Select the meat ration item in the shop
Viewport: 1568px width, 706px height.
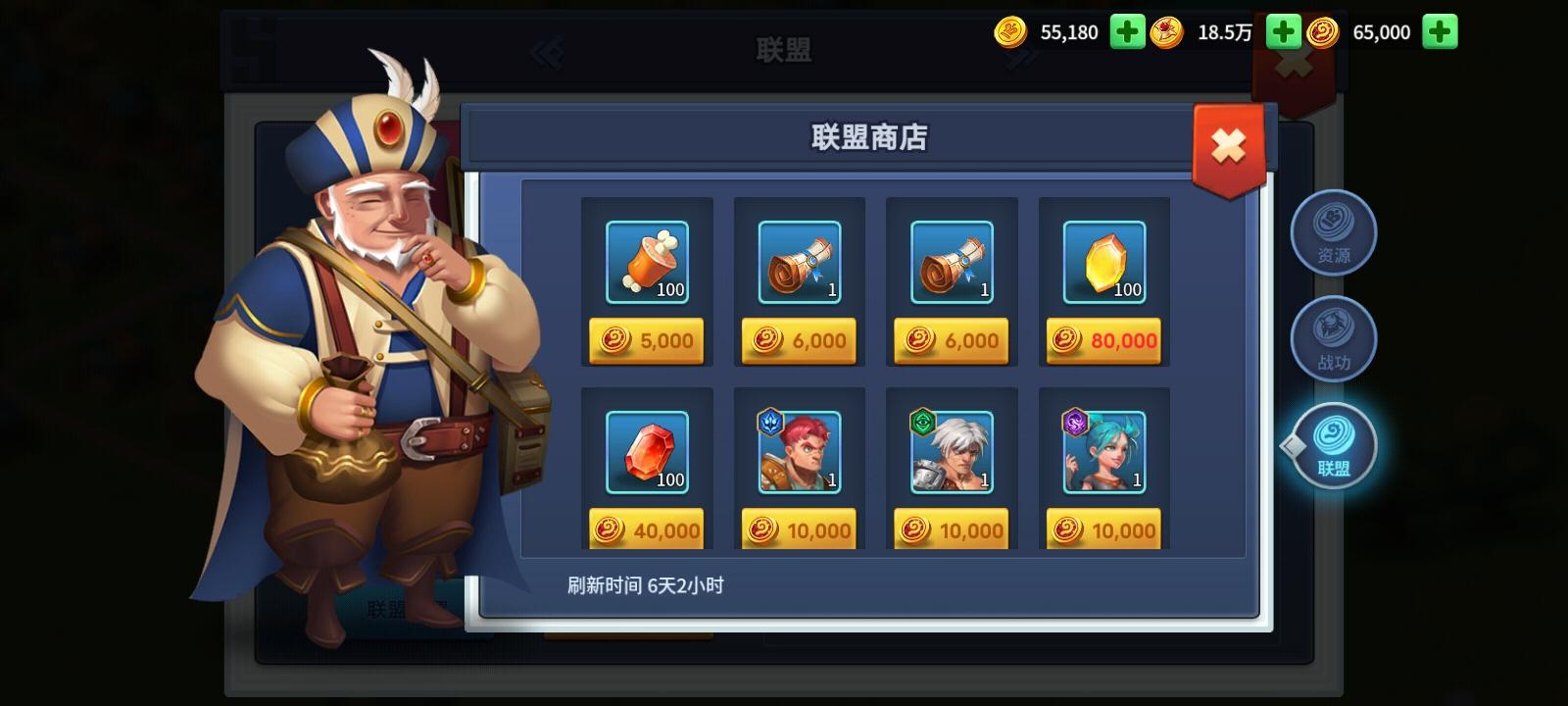pyautogui.click(x=646, y=262)
